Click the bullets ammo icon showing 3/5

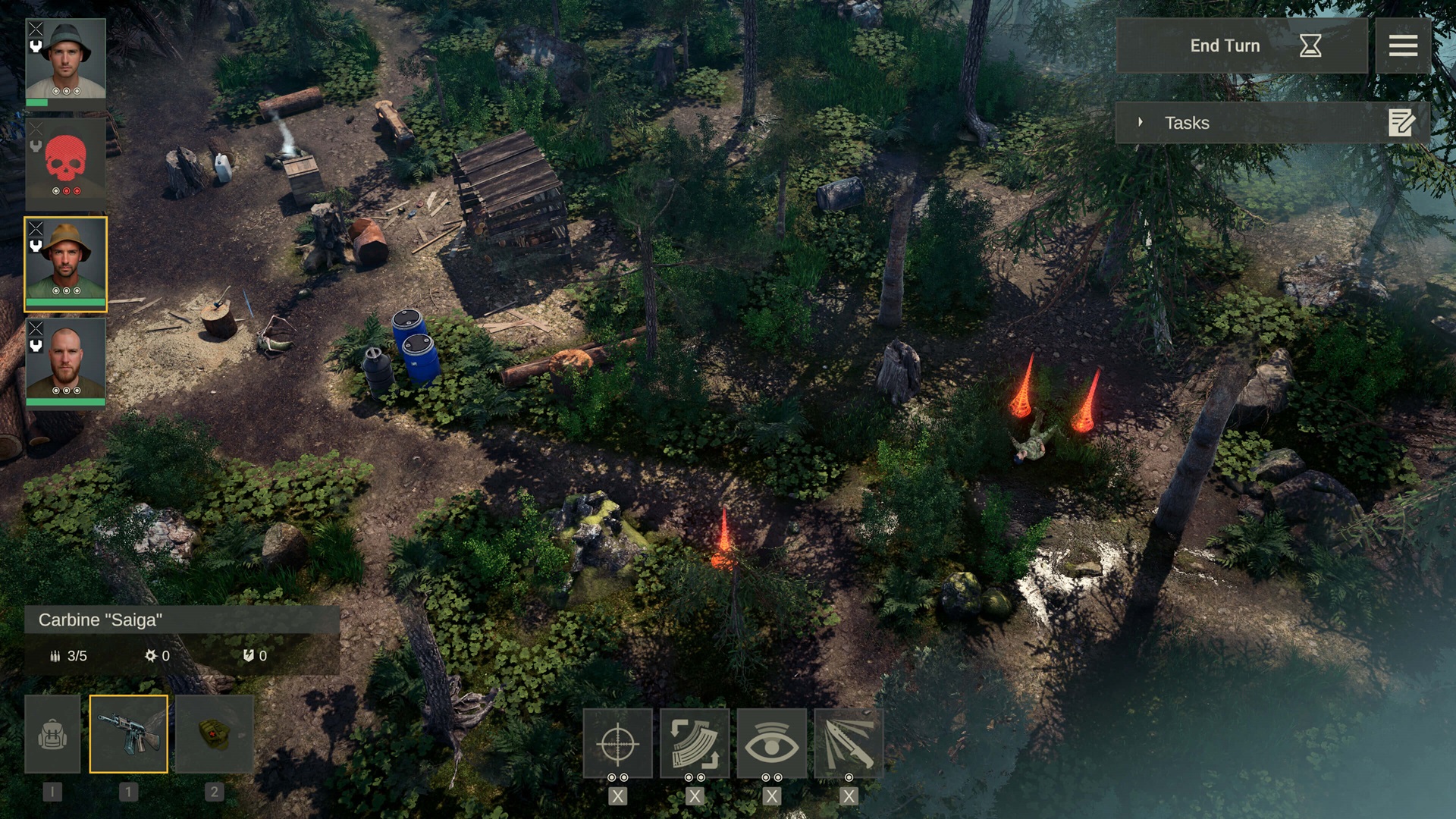(x=55, y=656)
